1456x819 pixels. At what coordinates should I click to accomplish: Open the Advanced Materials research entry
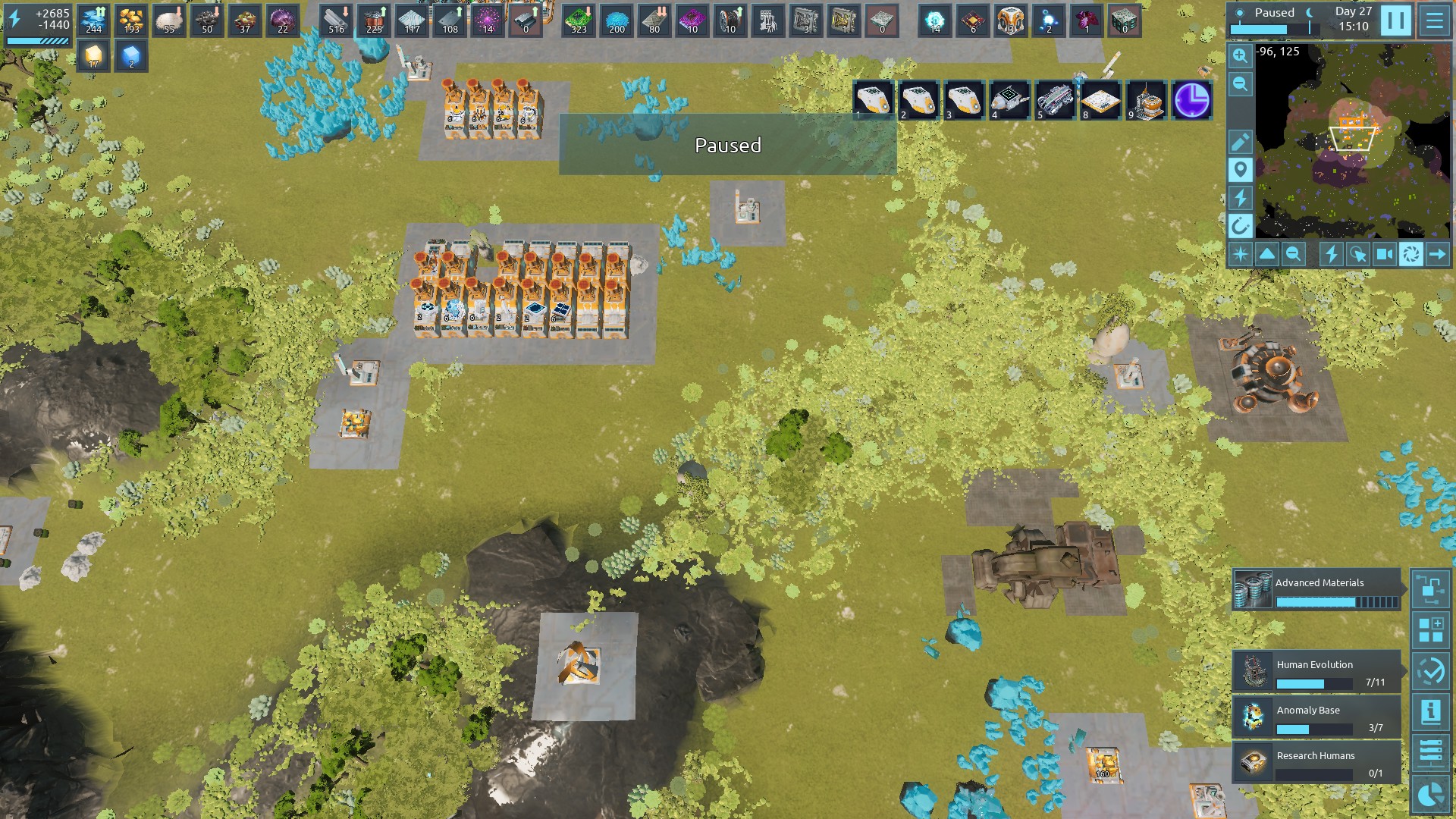(1316, 590)
